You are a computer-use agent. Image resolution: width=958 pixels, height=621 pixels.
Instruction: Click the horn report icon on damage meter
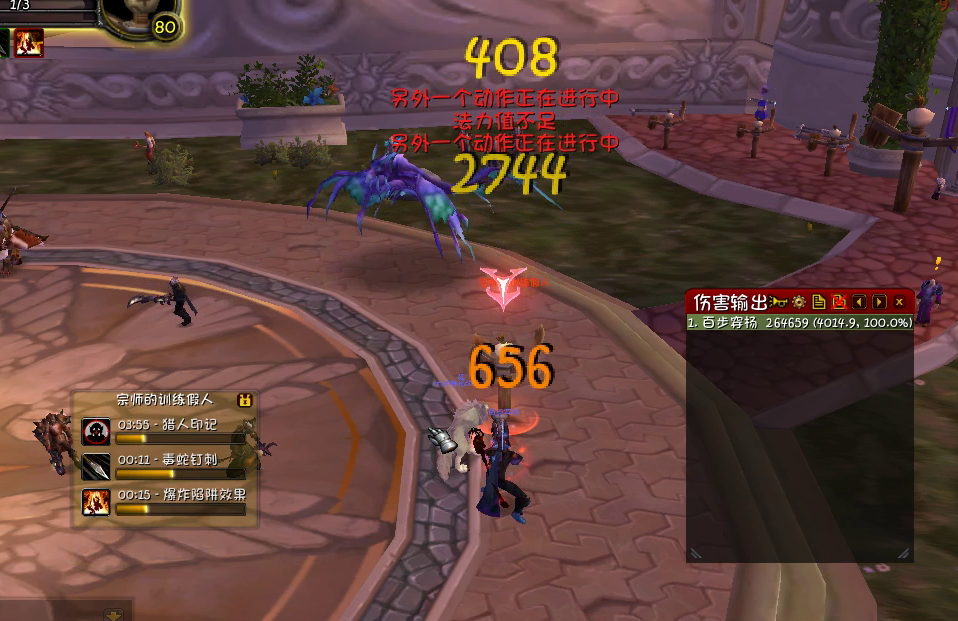click(x=777, y=302)
